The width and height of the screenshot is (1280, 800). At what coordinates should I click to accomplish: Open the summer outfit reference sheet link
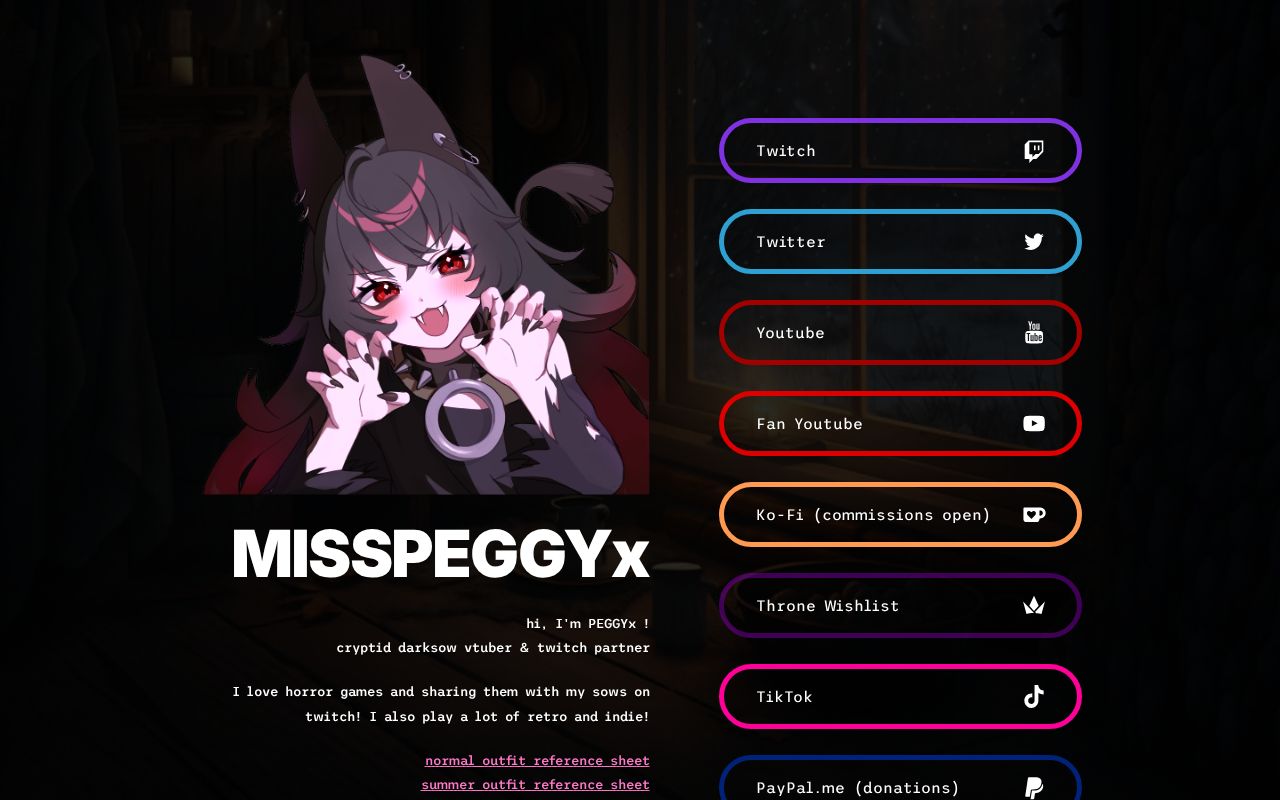[x=535, y=784]
